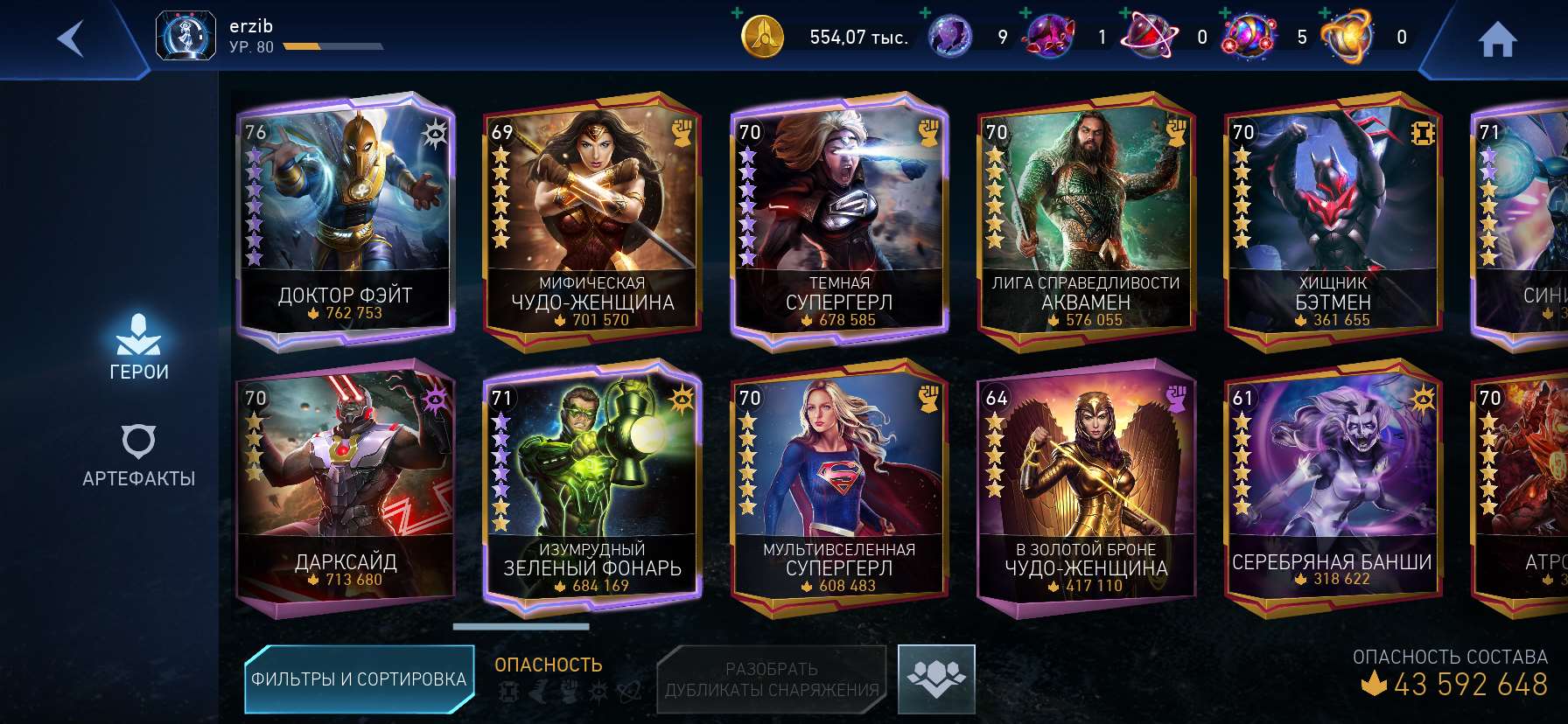Image resolution: width=1568 pixels, height=724 pixels.
Task: Toggle the first threat class filter icon
Action: (510, 690)
